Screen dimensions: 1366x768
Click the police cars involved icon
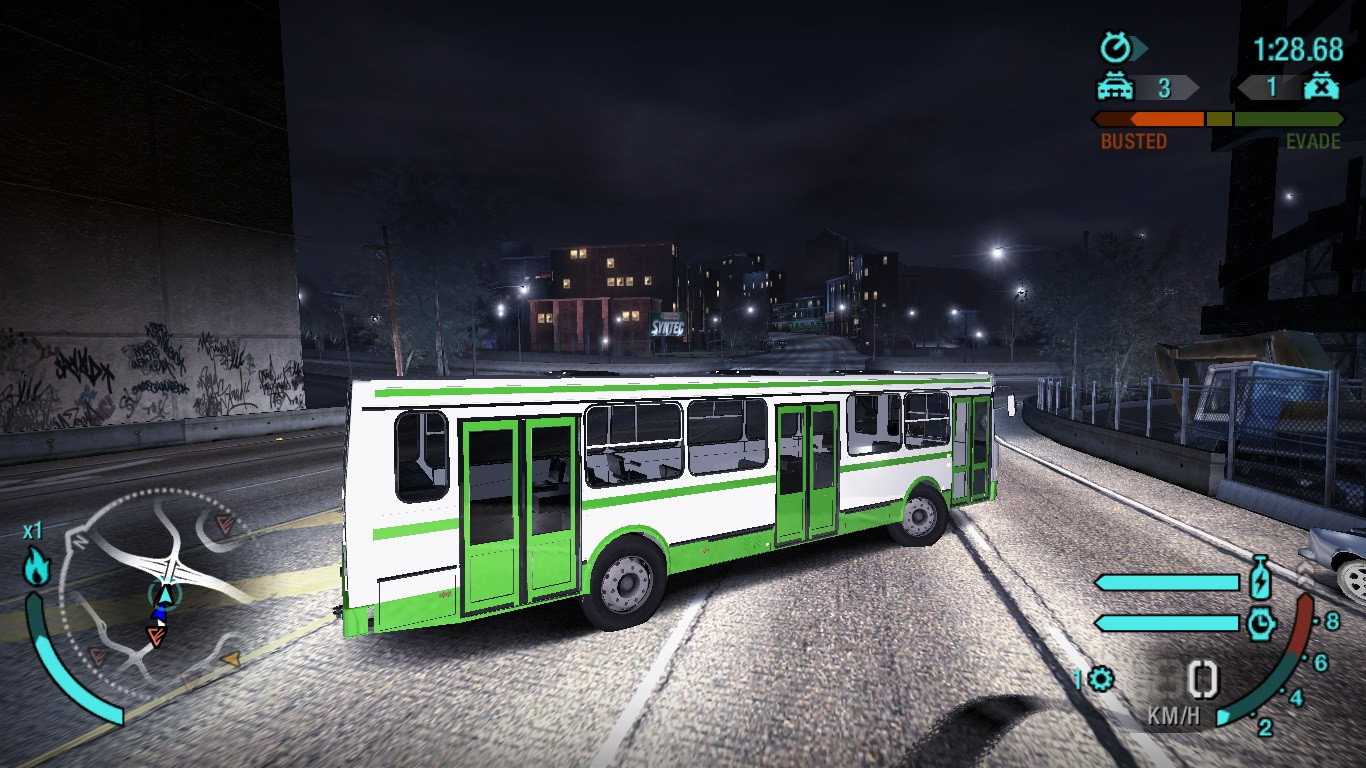(1115, 88)
